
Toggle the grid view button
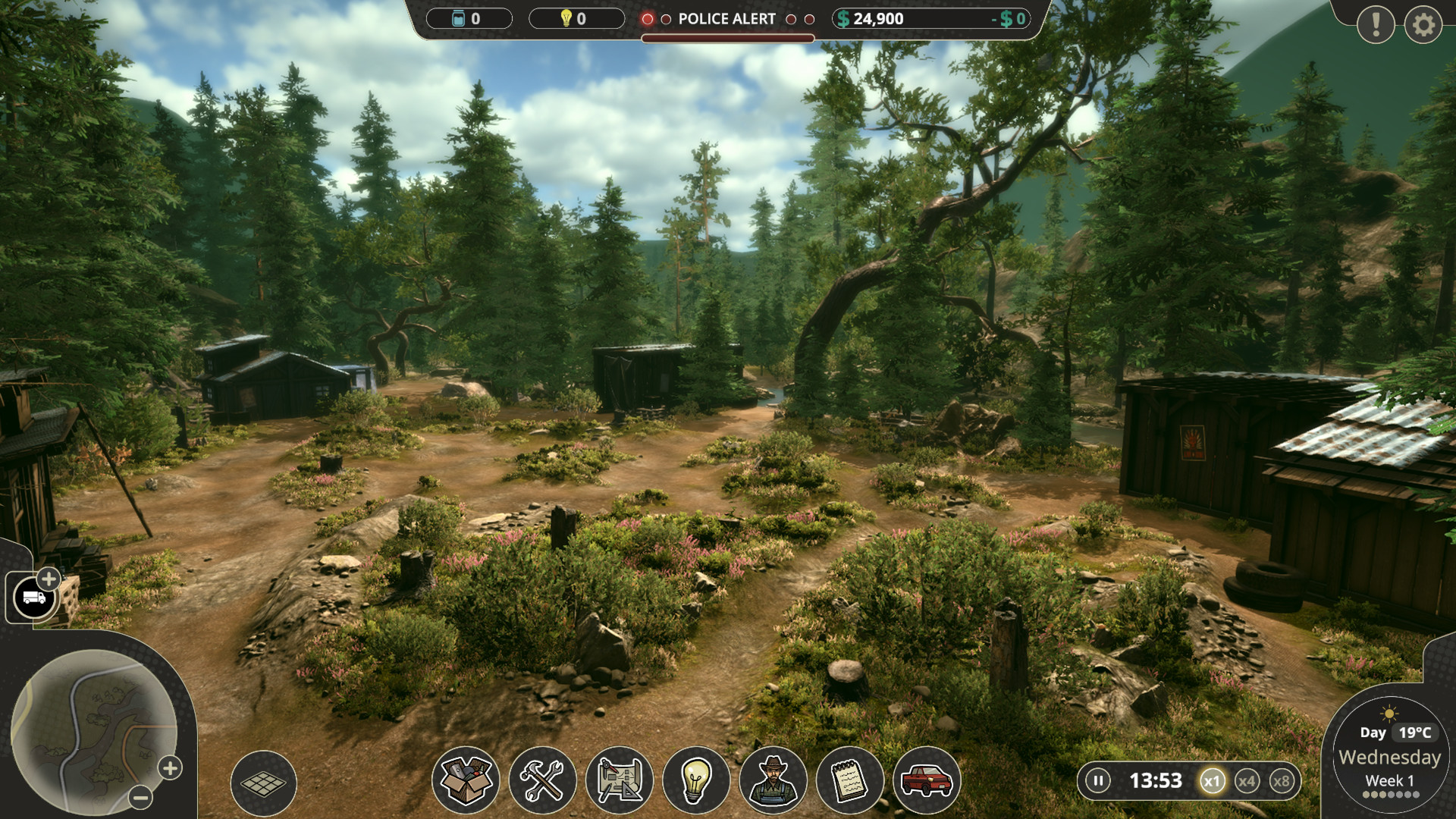(x=263, y=783)
